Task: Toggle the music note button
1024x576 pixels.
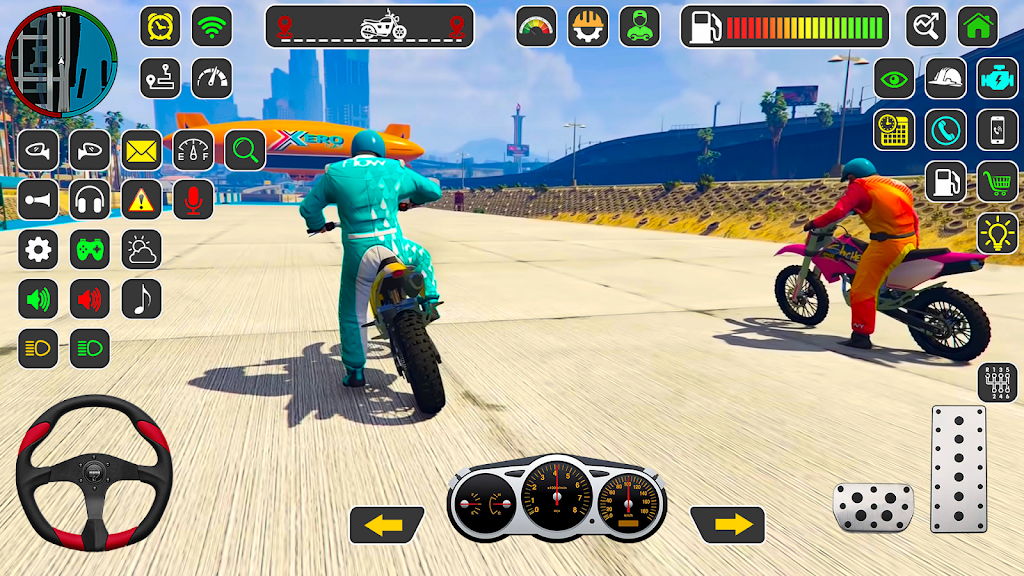Action: pyautogui.click(x=141, y=298)
